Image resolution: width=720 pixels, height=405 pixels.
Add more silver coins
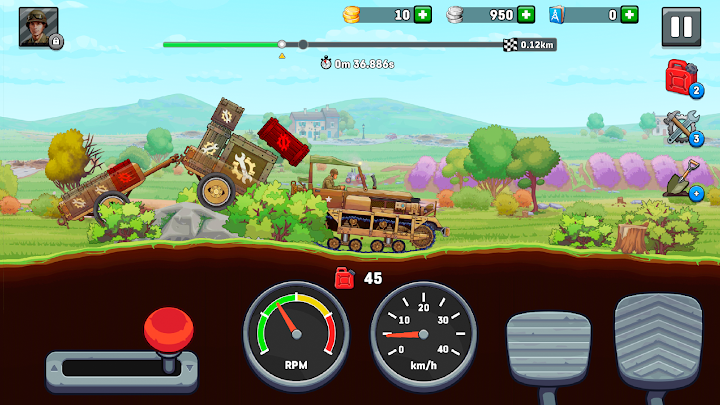click(526, 15)
